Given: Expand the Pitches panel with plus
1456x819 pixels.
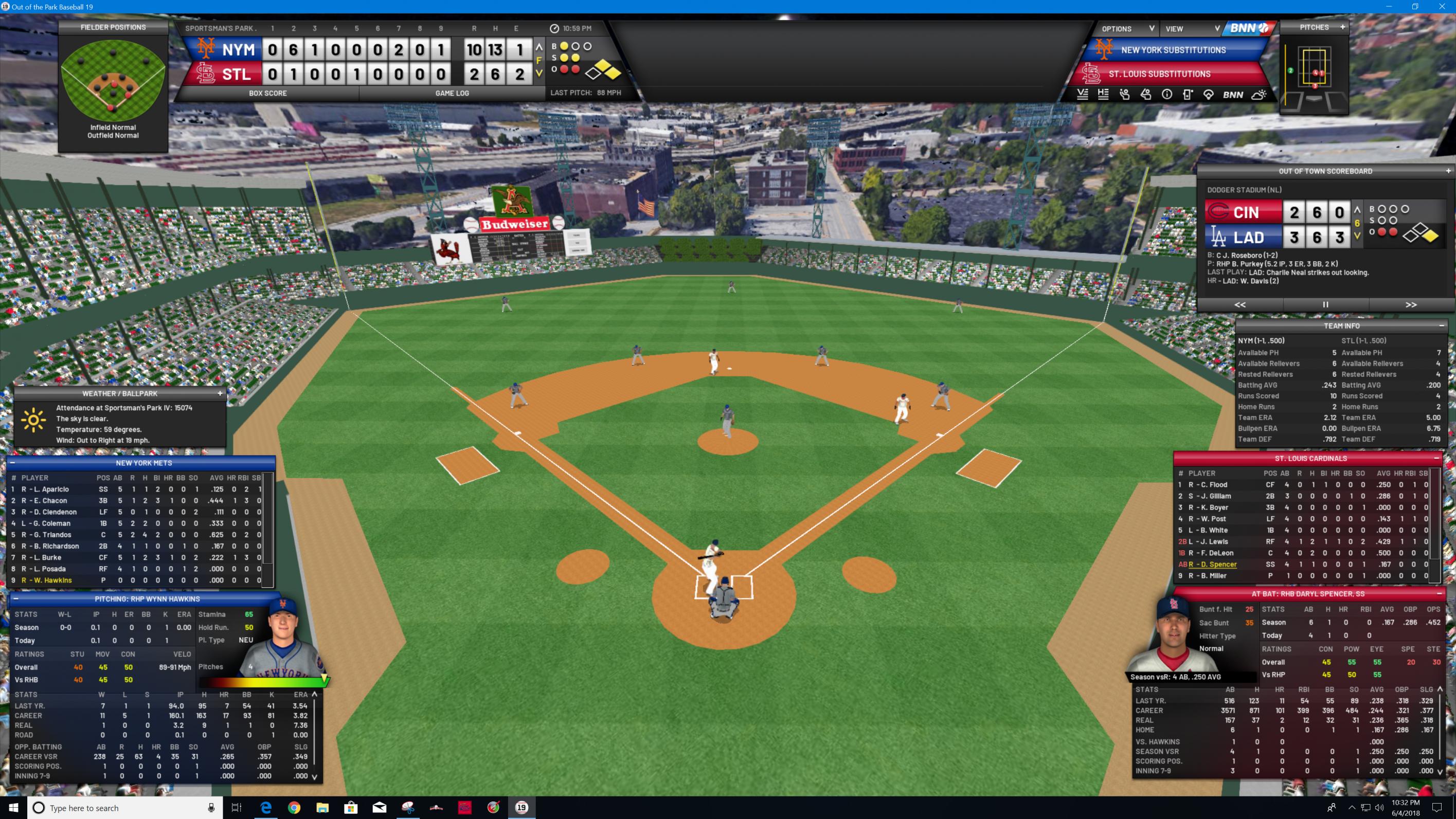Looking at the screenshot, I should [x=1342, y=27].
